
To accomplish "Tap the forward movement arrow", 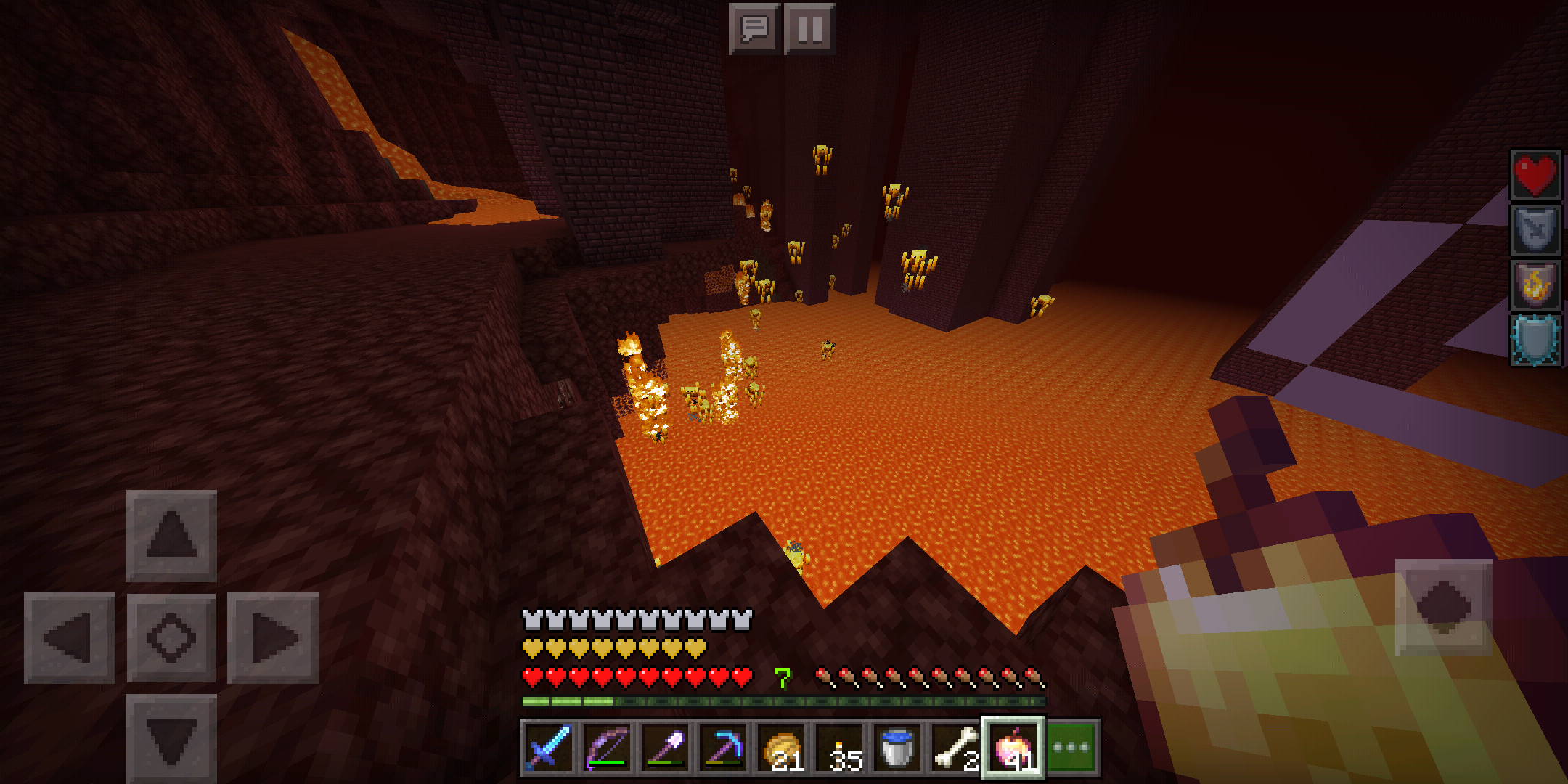I will coord(171,535).
